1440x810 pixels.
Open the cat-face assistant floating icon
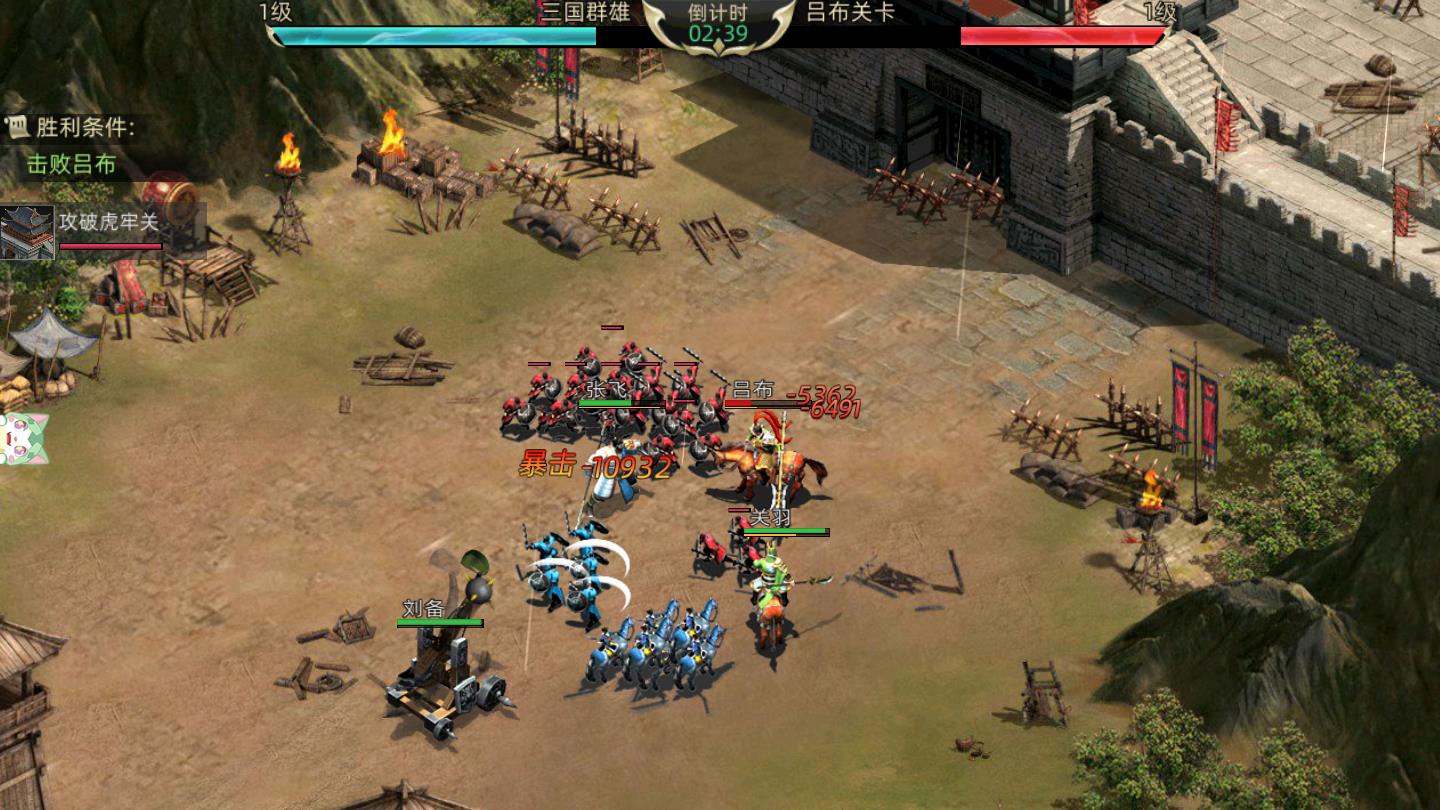click(x=20, y=438)
